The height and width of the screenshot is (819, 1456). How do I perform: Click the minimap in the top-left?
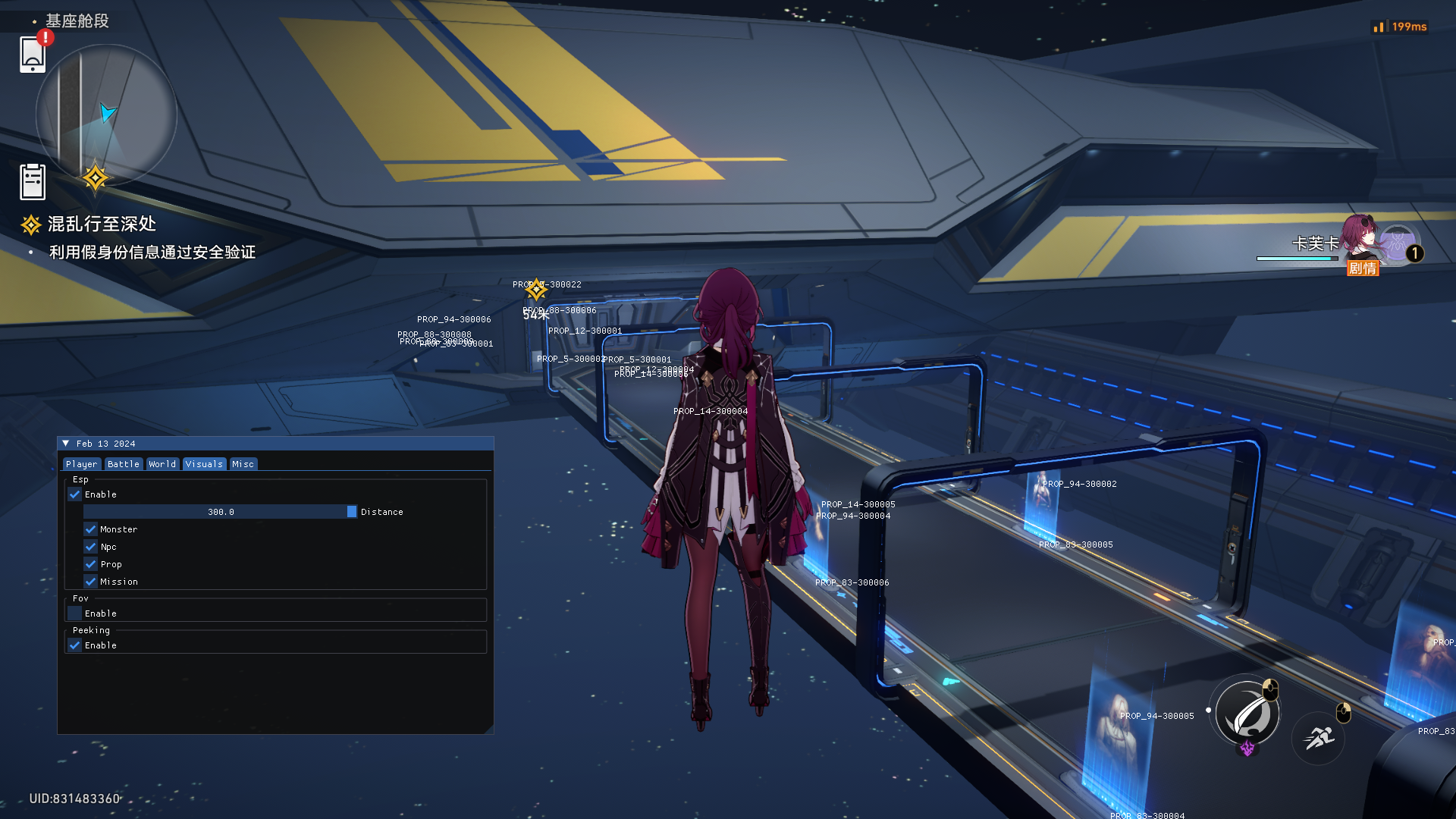click(x=106, y=114)
